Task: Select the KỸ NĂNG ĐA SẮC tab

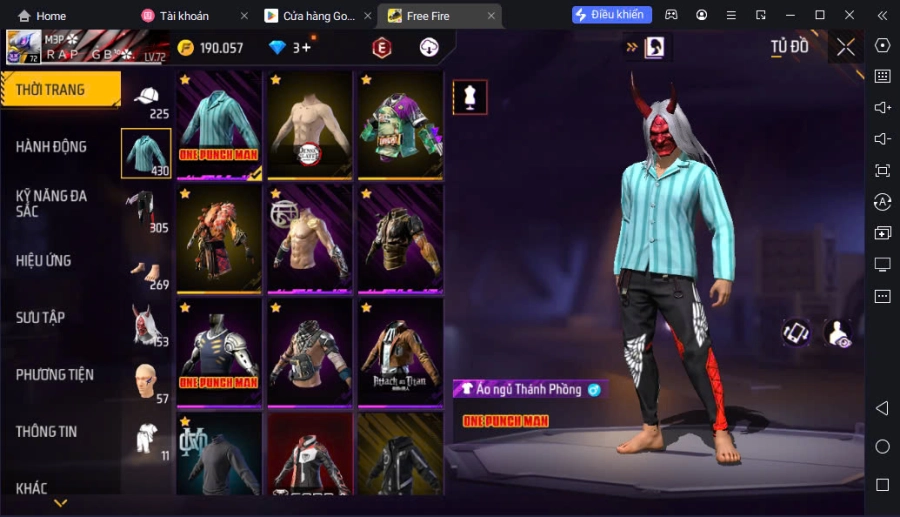Action: click(52, 204)
